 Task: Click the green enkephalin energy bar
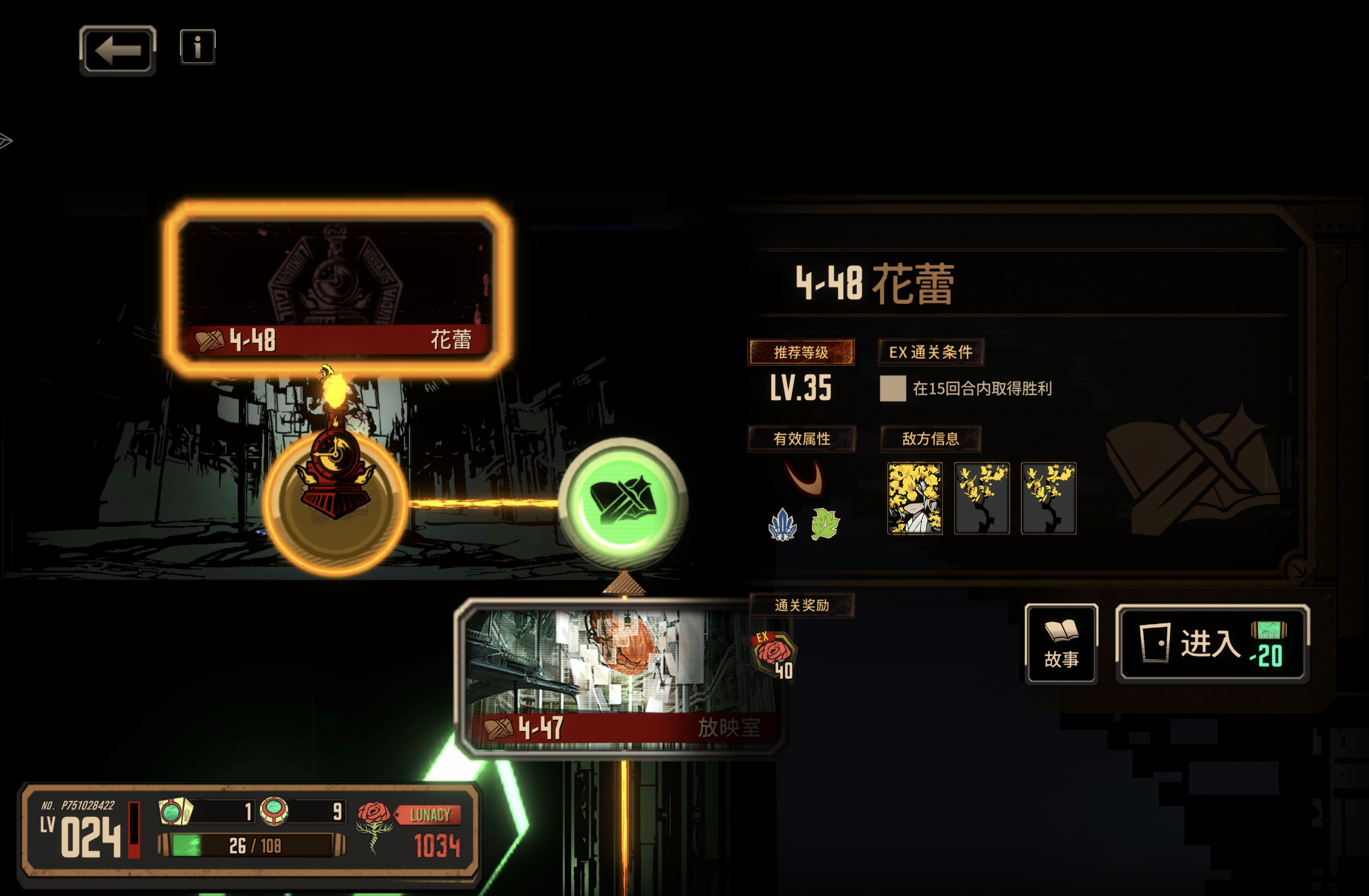253,846
